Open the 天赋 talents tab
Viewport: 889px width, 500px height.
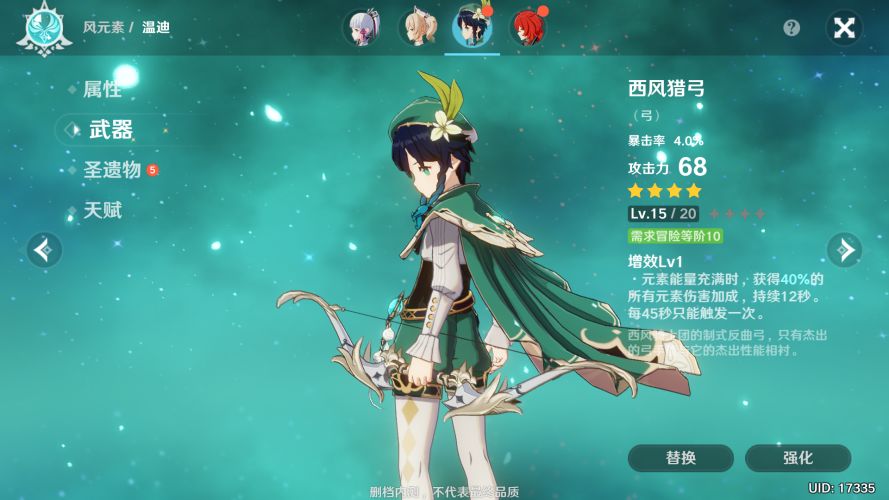pos(101,211)
